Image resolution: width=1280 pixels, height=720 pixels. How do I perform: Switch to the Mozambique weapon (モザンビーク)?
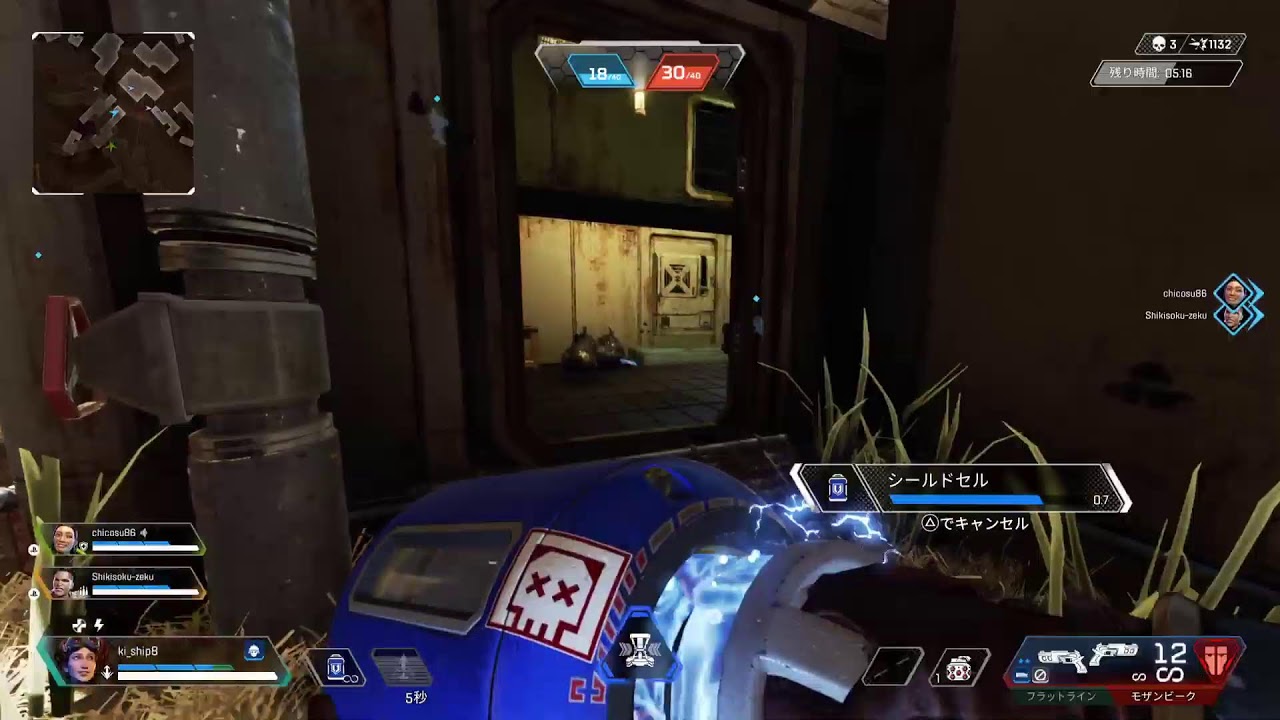coord(1115,660)
